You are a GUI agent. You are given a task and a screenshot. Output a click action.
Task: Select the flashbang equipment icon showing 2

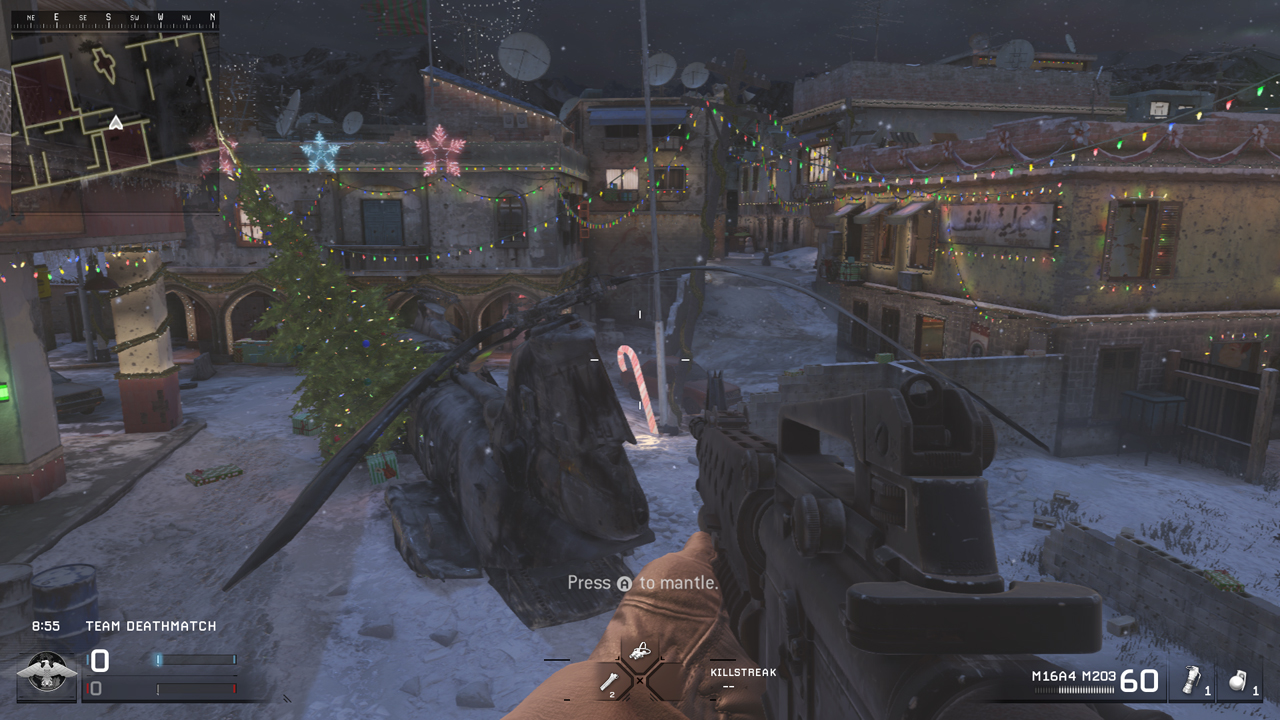[x=609, y=681]
